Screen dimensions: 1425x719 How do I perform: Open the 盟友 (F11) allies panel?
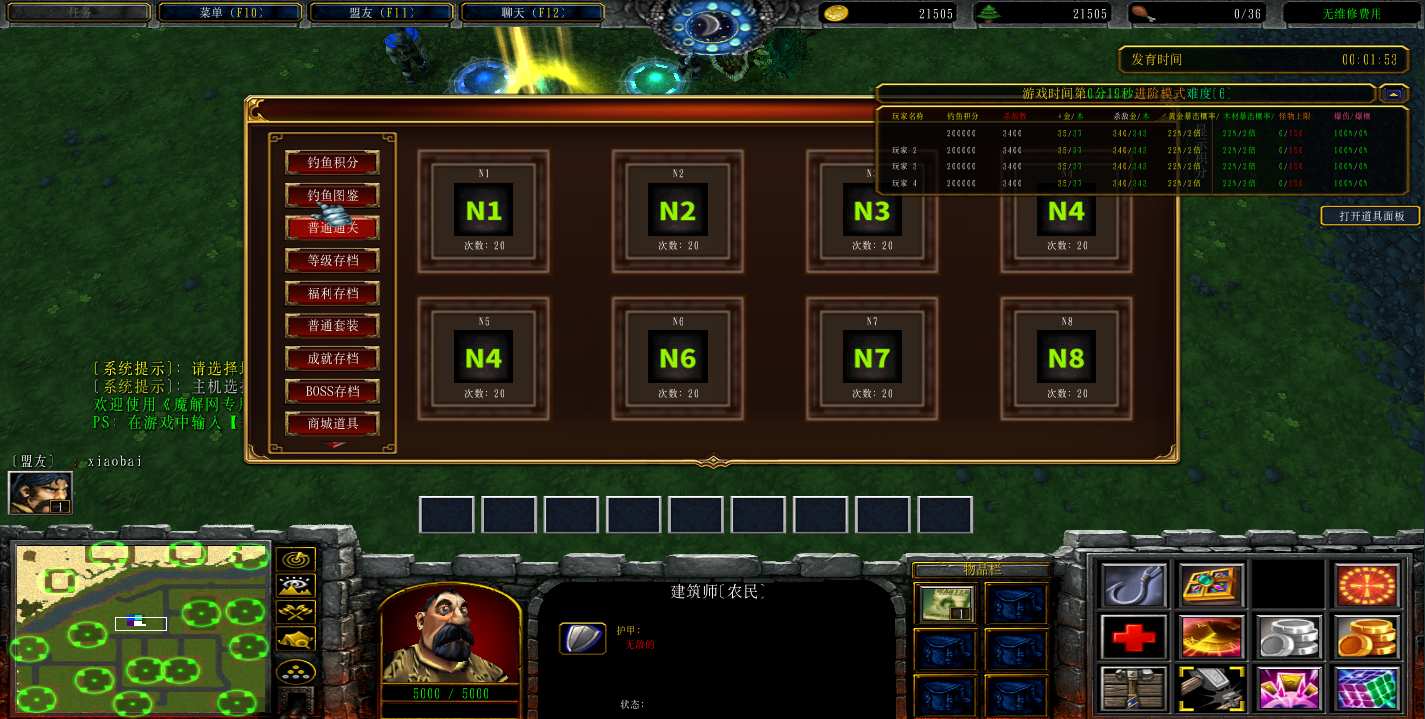click(383, 13)
